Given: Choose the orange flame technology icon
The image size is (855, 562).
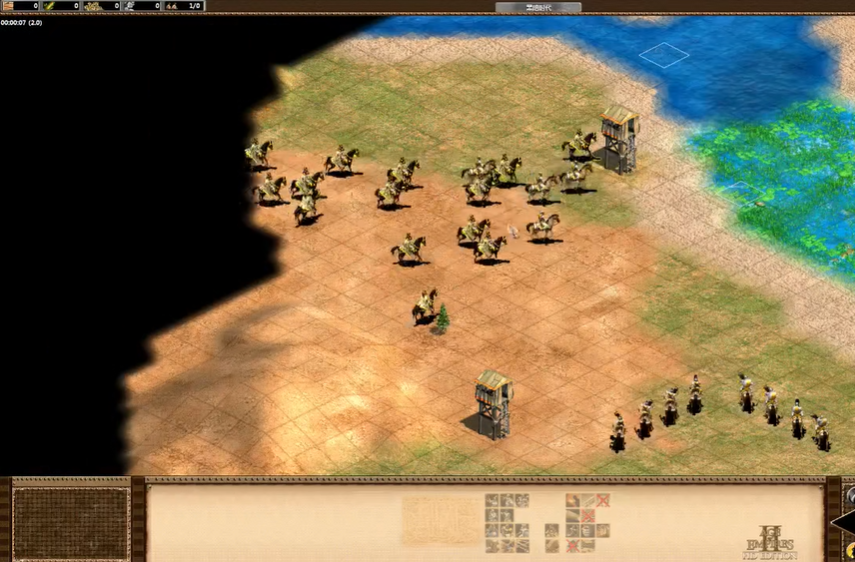Looking at the screenshot, I should pyautogui.click(x=573, y=501).
